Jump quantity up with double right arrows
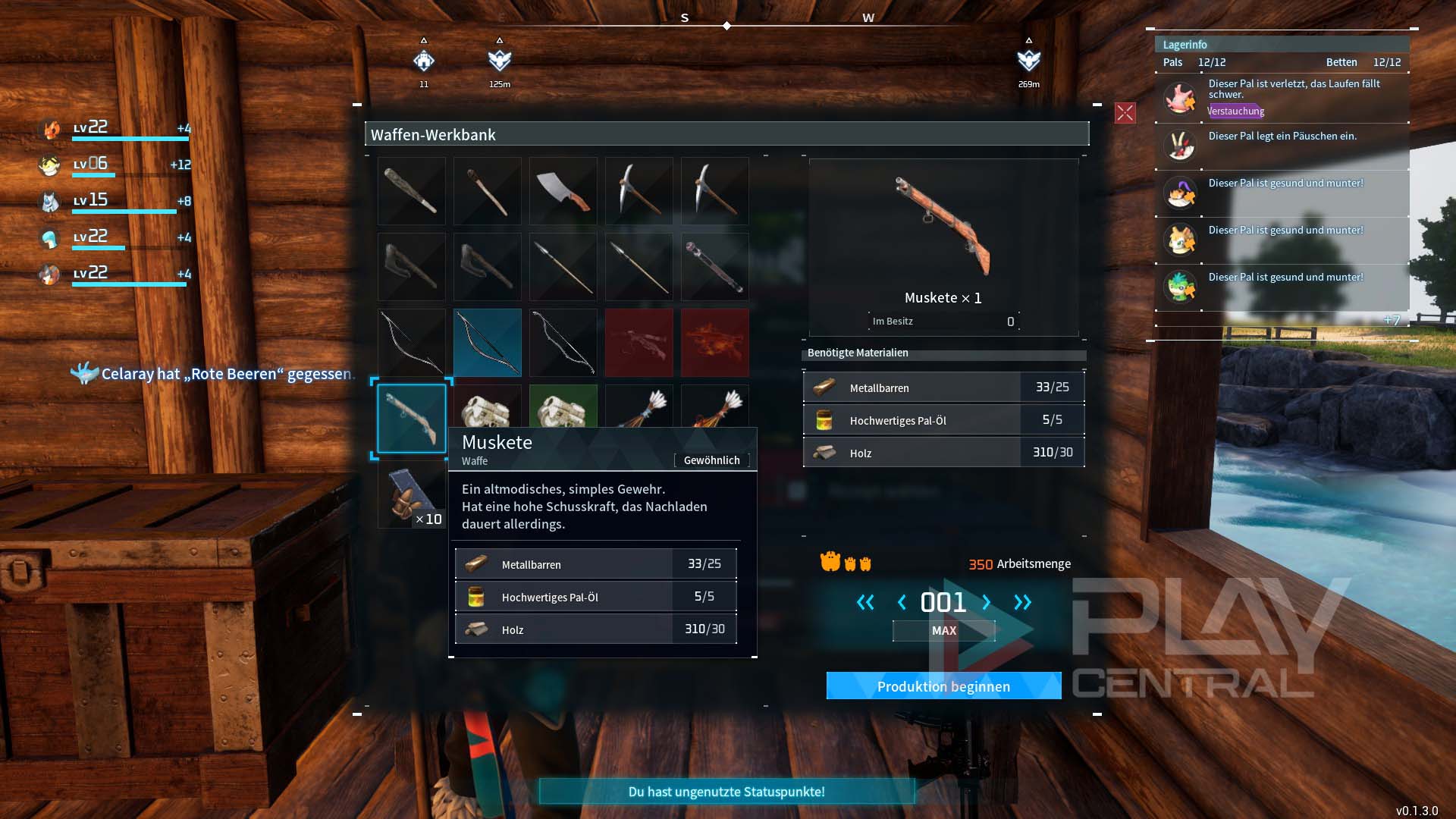The height and width of the screenshot is (819, 1456). pos(1022,602)
